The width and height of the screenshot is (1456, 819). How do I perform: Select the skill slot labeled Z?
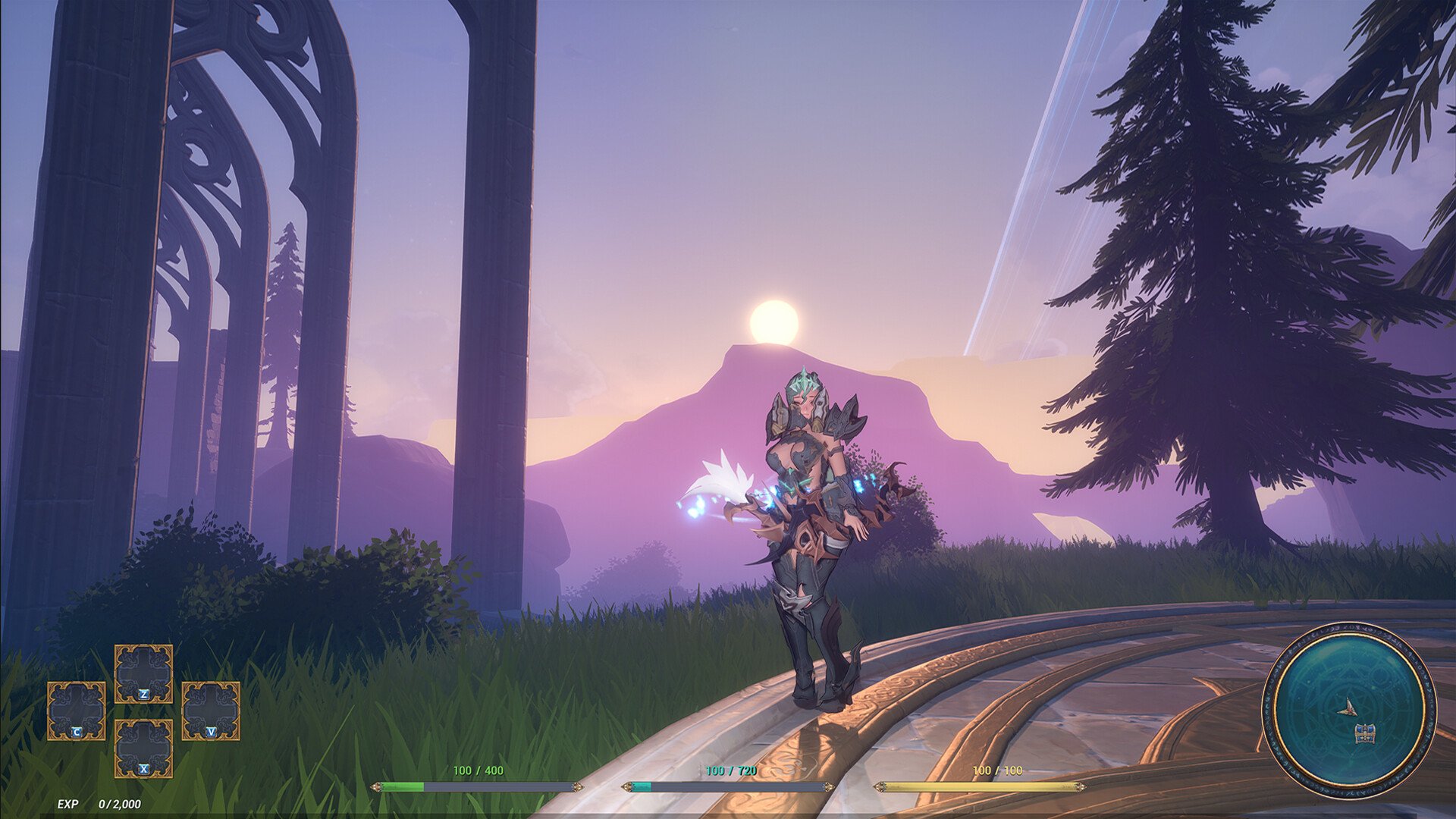pyautogui.click(x=143, y=674)
